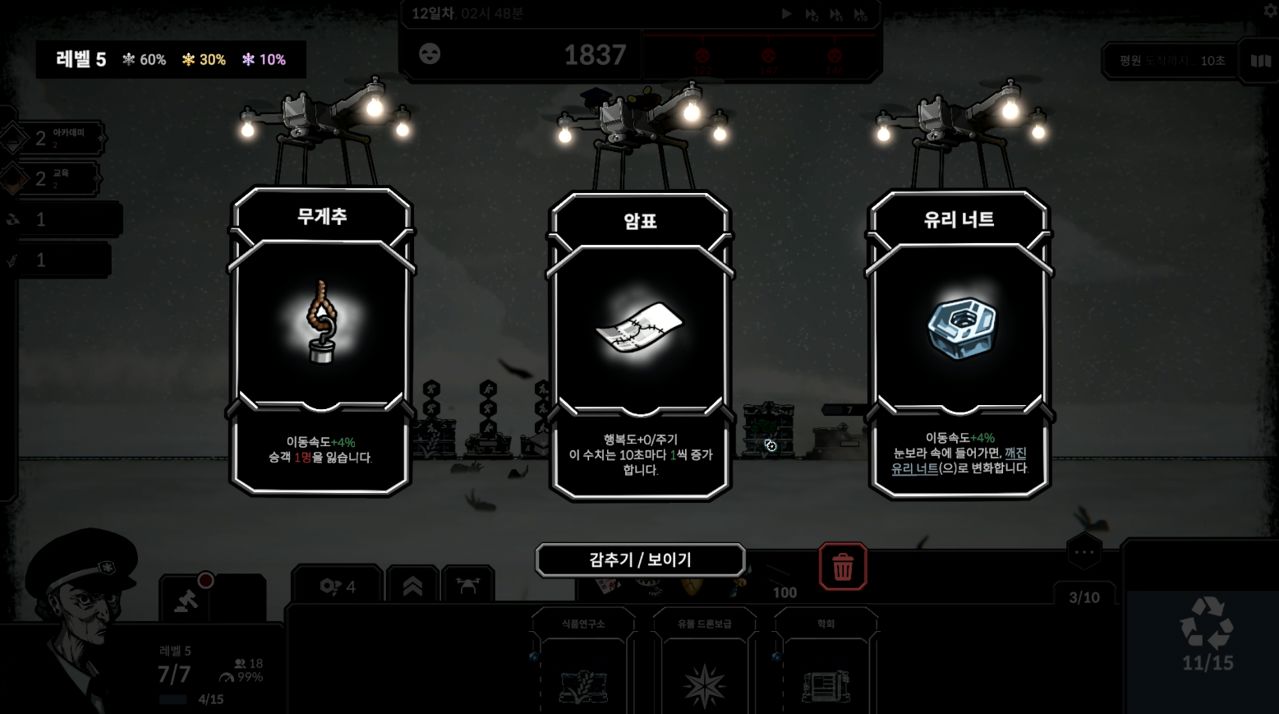The image size is (1279, 714).
Task: Choose the 무게추 relic card
Action: (x=321, y=340)
